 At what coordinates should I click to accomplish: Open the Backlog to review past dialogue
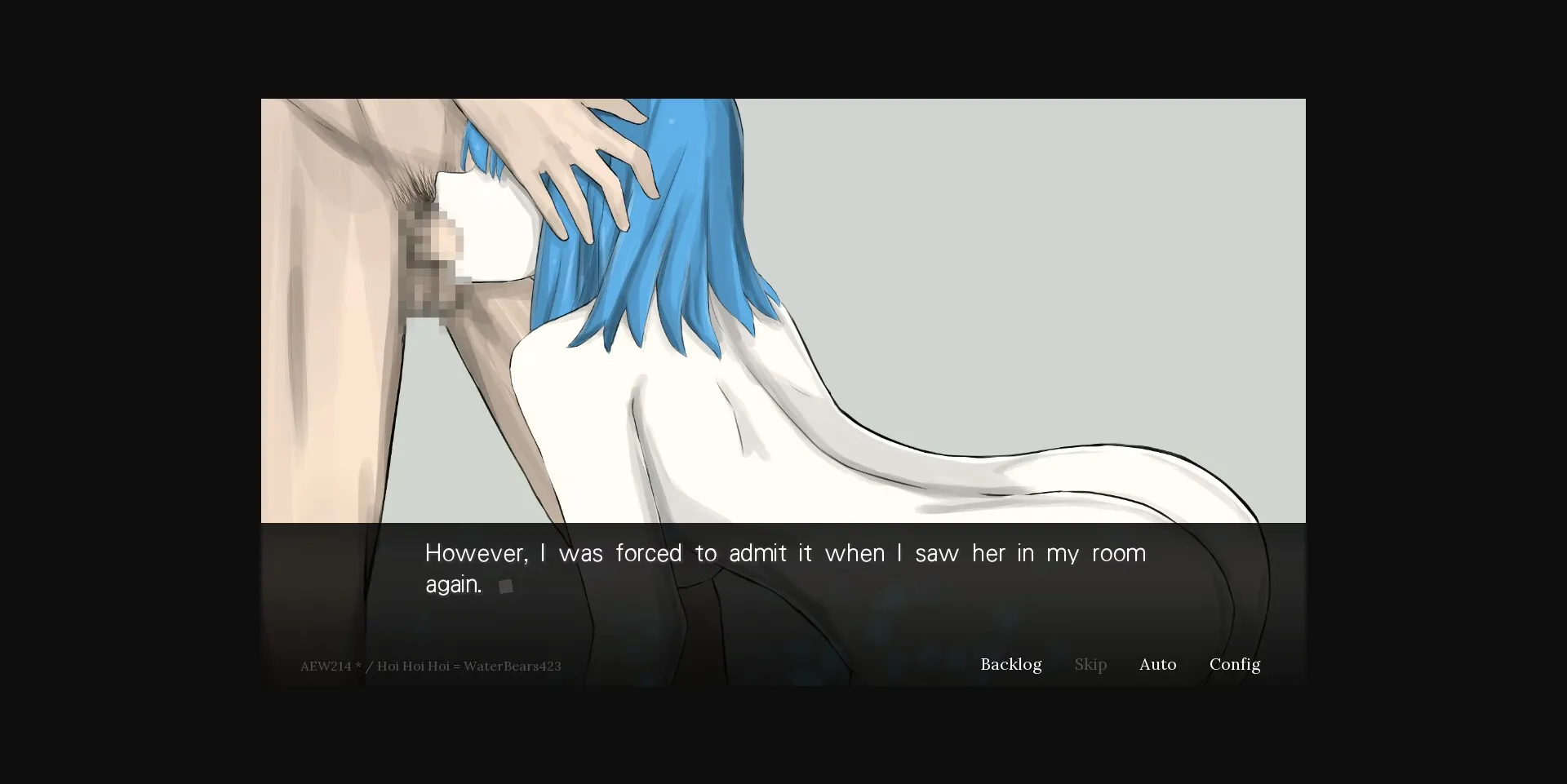(x=1010, y=665)
